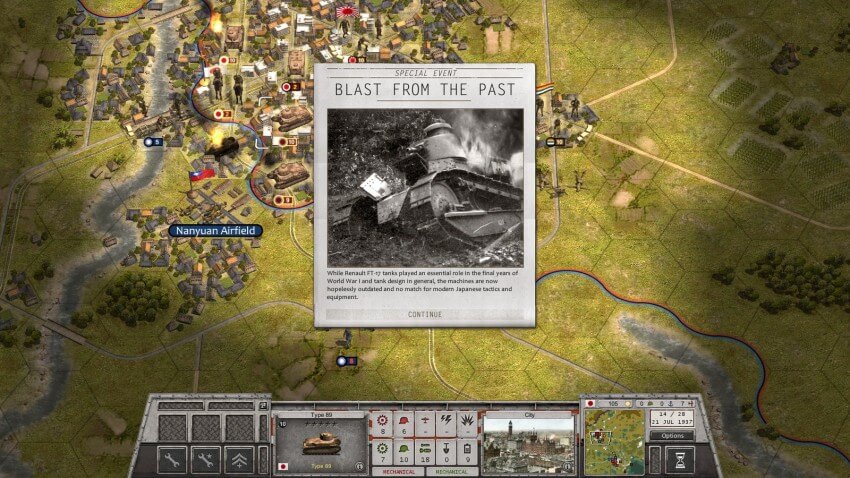The image size is (850, 478).
Task: Open the Options menu
Action: (x=671, y=436)
